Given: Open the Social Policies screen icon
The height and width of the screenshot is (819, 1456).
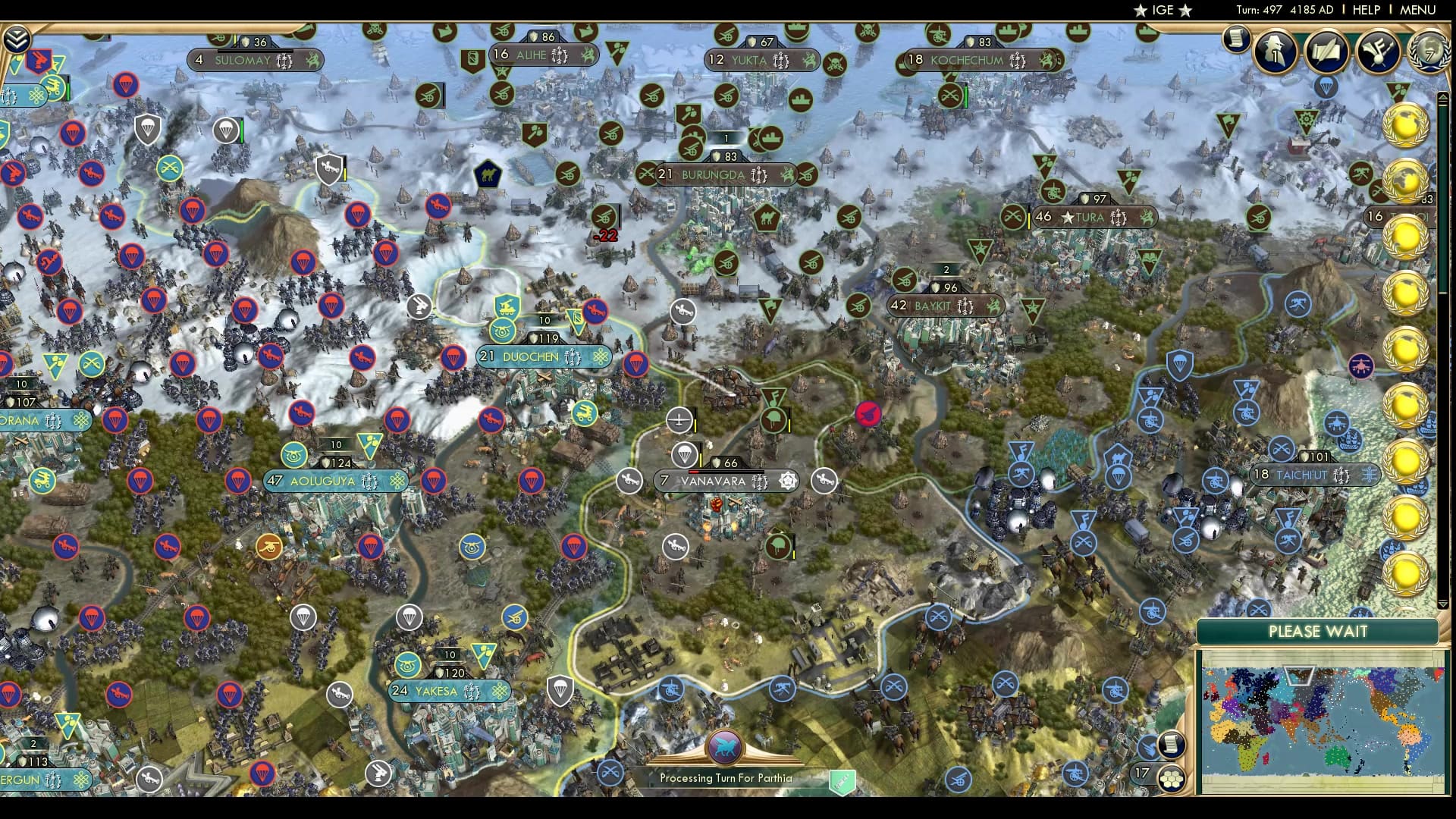Looking at the screenshot, I should (x=1325, y=53).
